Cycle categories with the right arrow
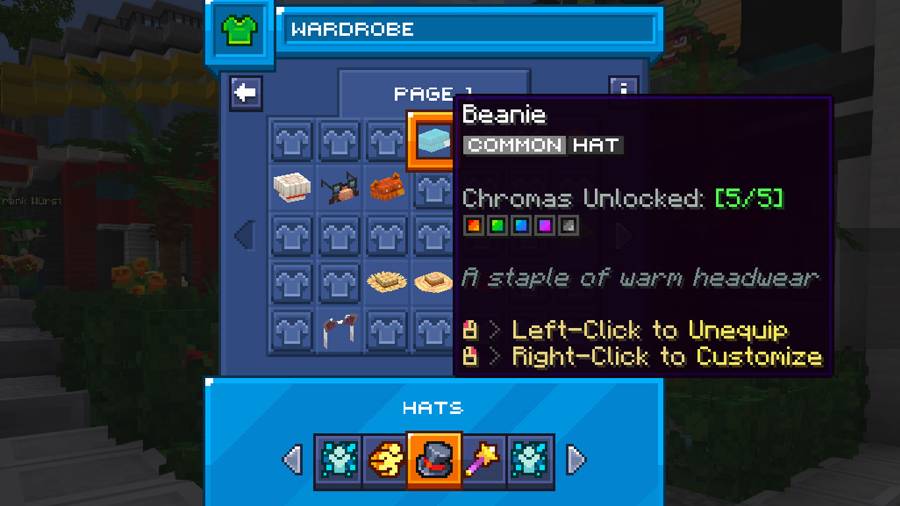Viewport: 900px width, 506px height. pyautogui.click(x=576, y=460)
